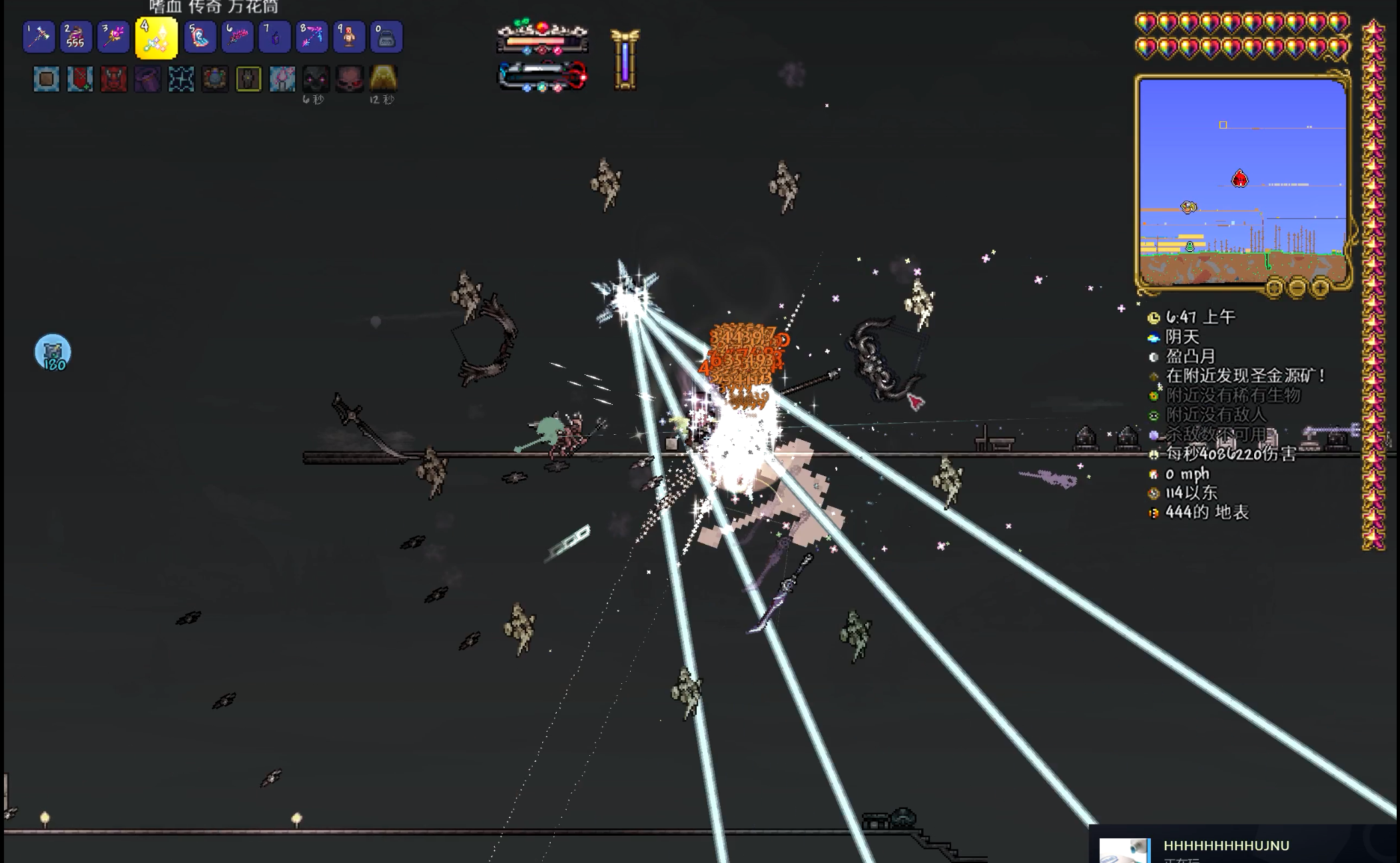The width and height of the screenshot is (1400, 863).
Task: Equip the crimson spiked weapon in slot 6
Action: pos(237,37)
